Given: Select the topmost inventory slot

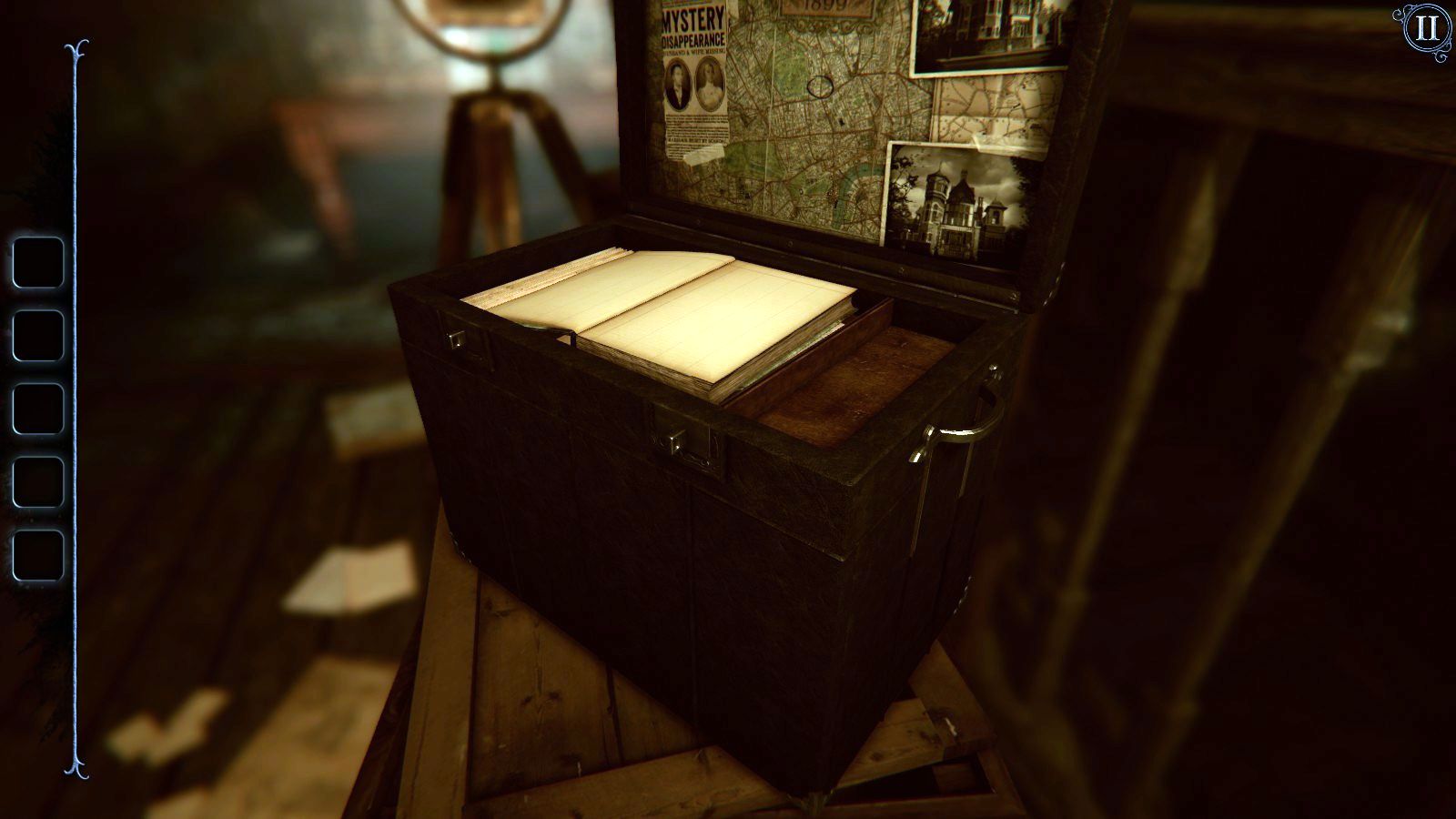Looking at the screenshot, I should pyautogui.click(x=36, y=260).
